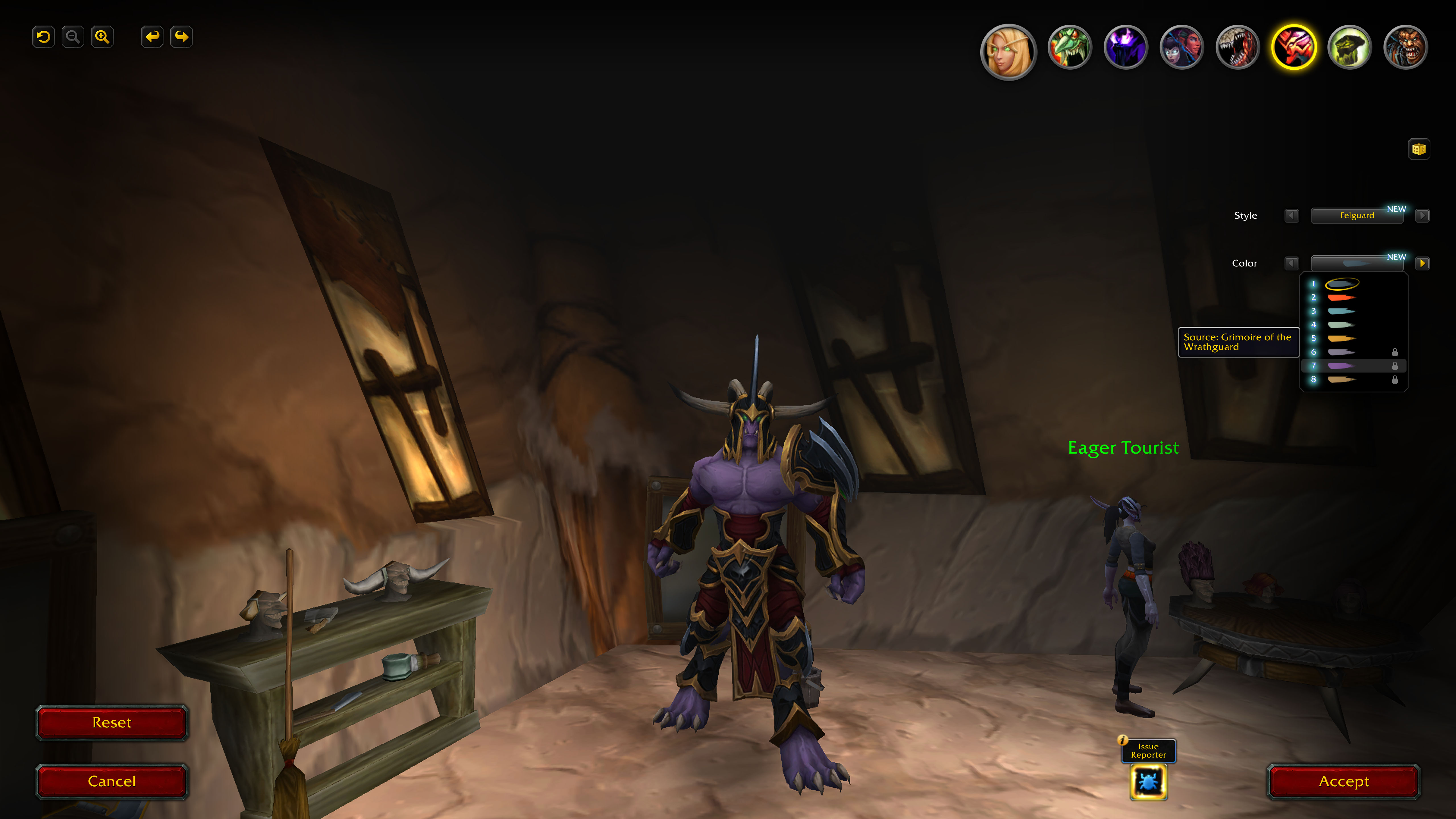The image size is (1456, 819).
Task: Reset the camera view with the circular arrow
Action: pyautogui.click(x=44, y=37)
